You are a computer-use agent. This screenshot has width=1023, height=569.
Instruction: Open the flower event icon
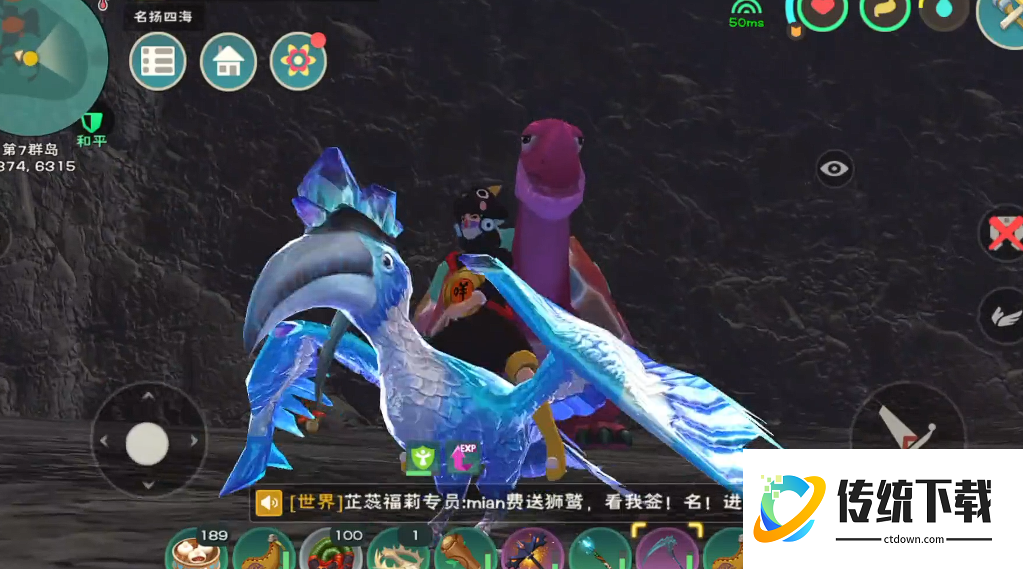(298, 61)
